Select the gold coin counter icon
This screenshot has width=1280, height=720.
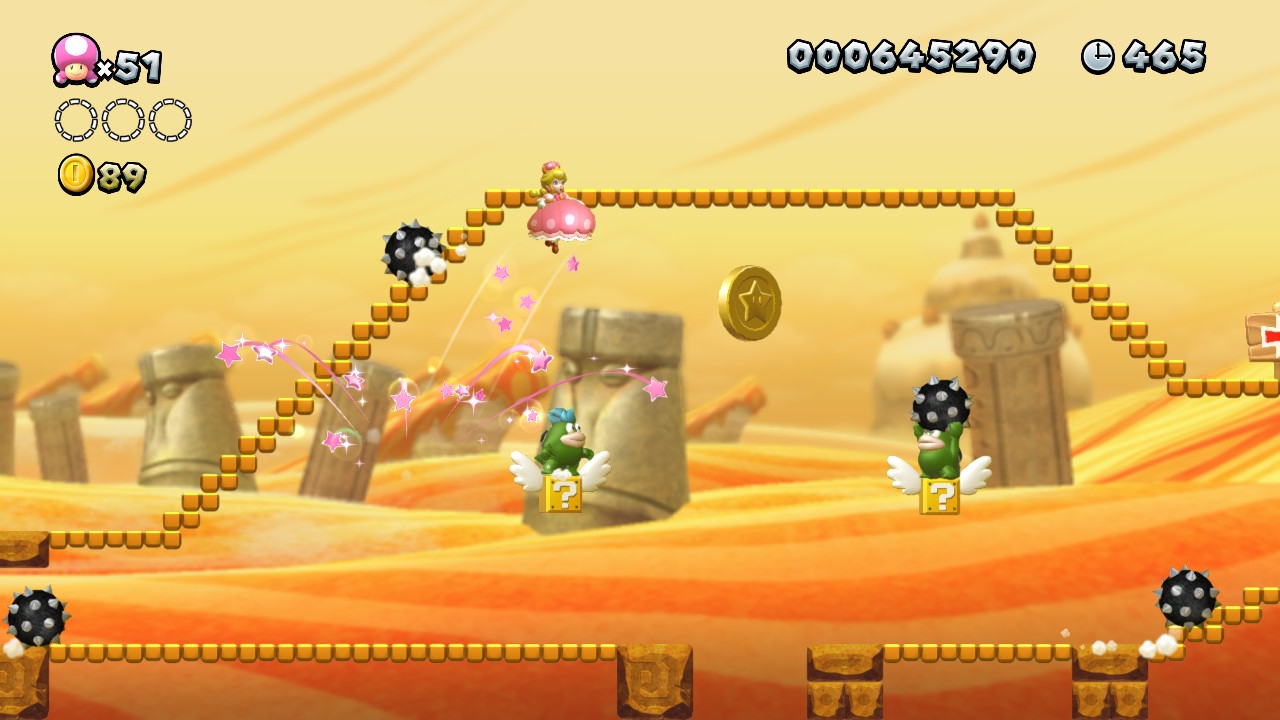coord(76,174)
